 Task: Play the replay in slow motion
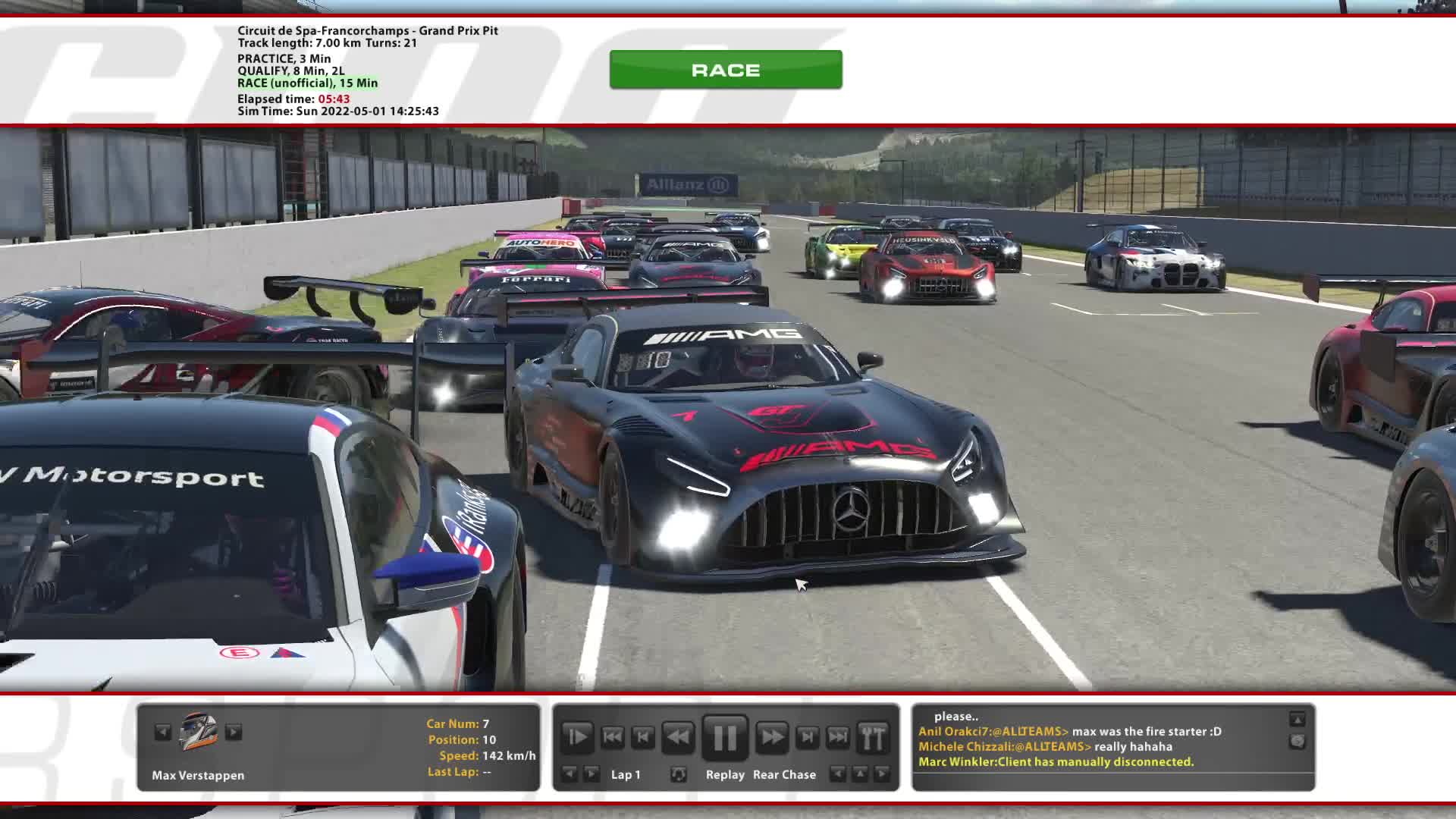pyautogui.click(x=577, y=737)
